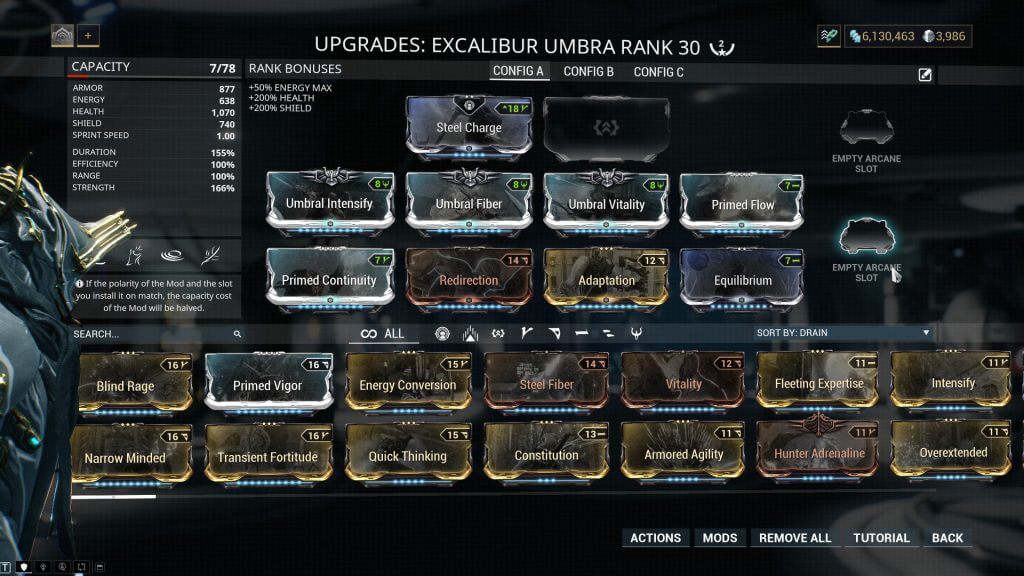Open the Tutorial

[x=881, y=538]
